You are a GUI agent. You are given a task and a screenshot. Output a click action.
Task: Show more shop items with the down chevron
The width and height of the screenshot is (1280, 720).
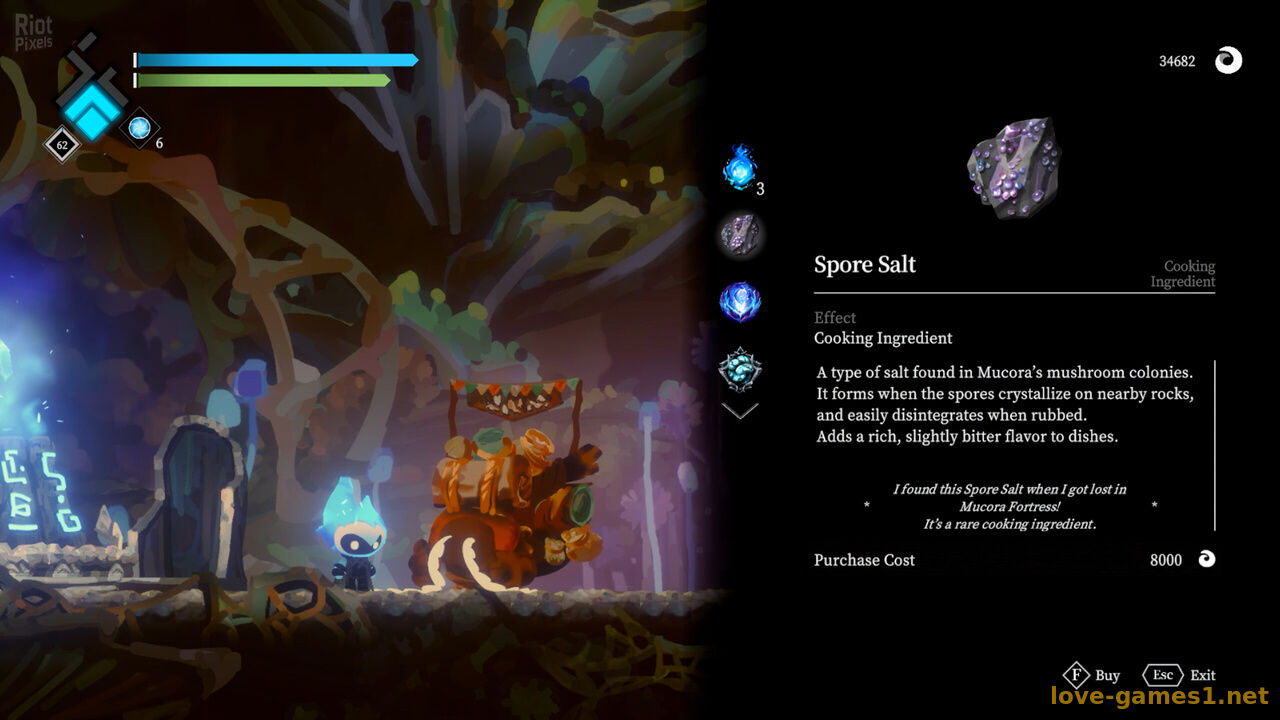tap(740, 411)
